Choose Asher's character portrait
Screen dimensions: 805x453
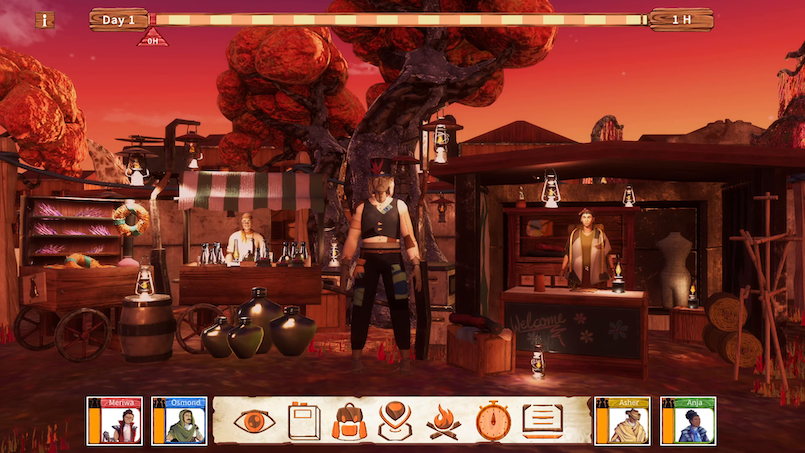click(622, 421)
